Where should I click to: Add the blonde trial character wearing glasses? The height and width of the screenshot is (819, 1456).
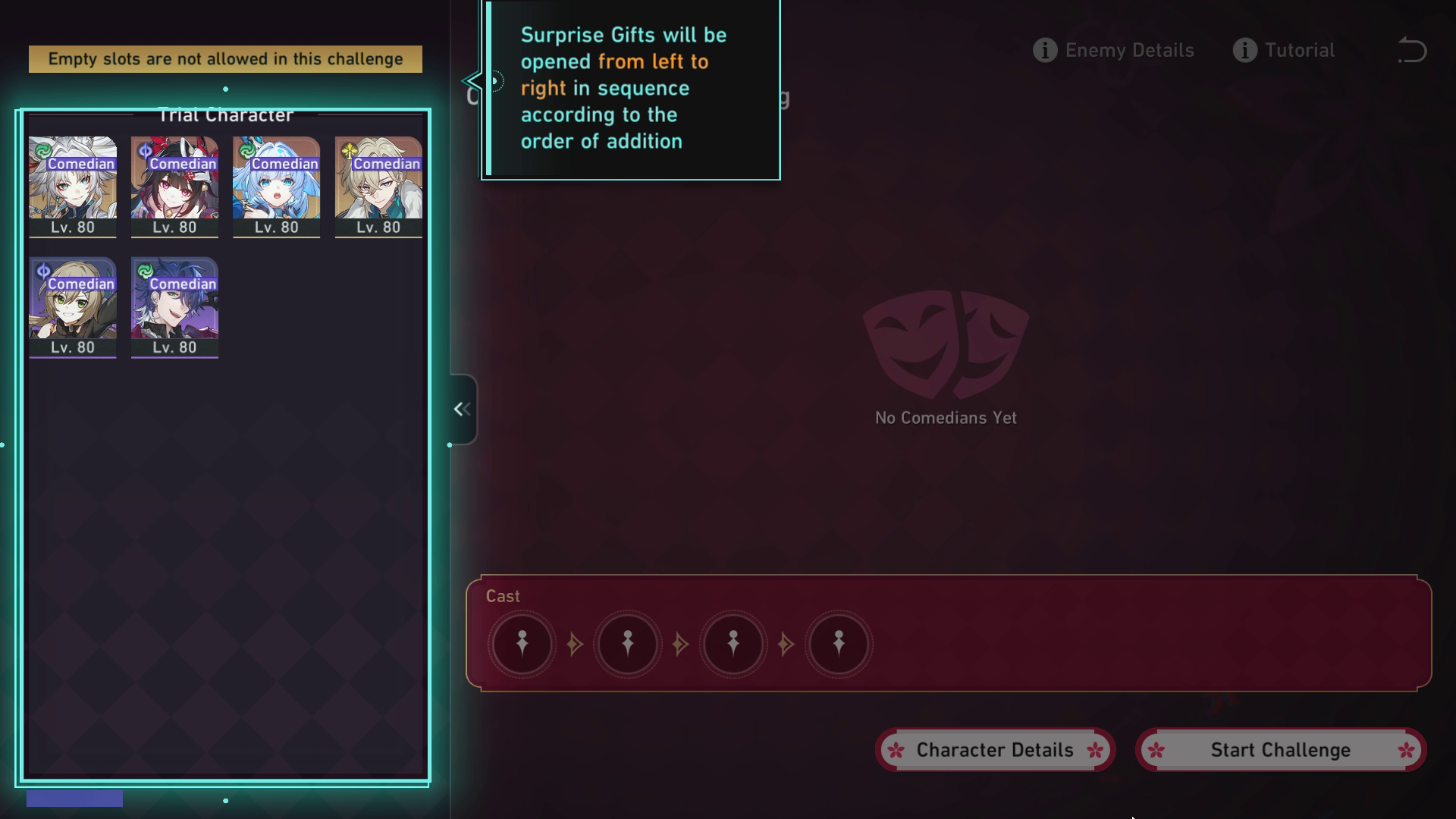click(x=378, y=187)
